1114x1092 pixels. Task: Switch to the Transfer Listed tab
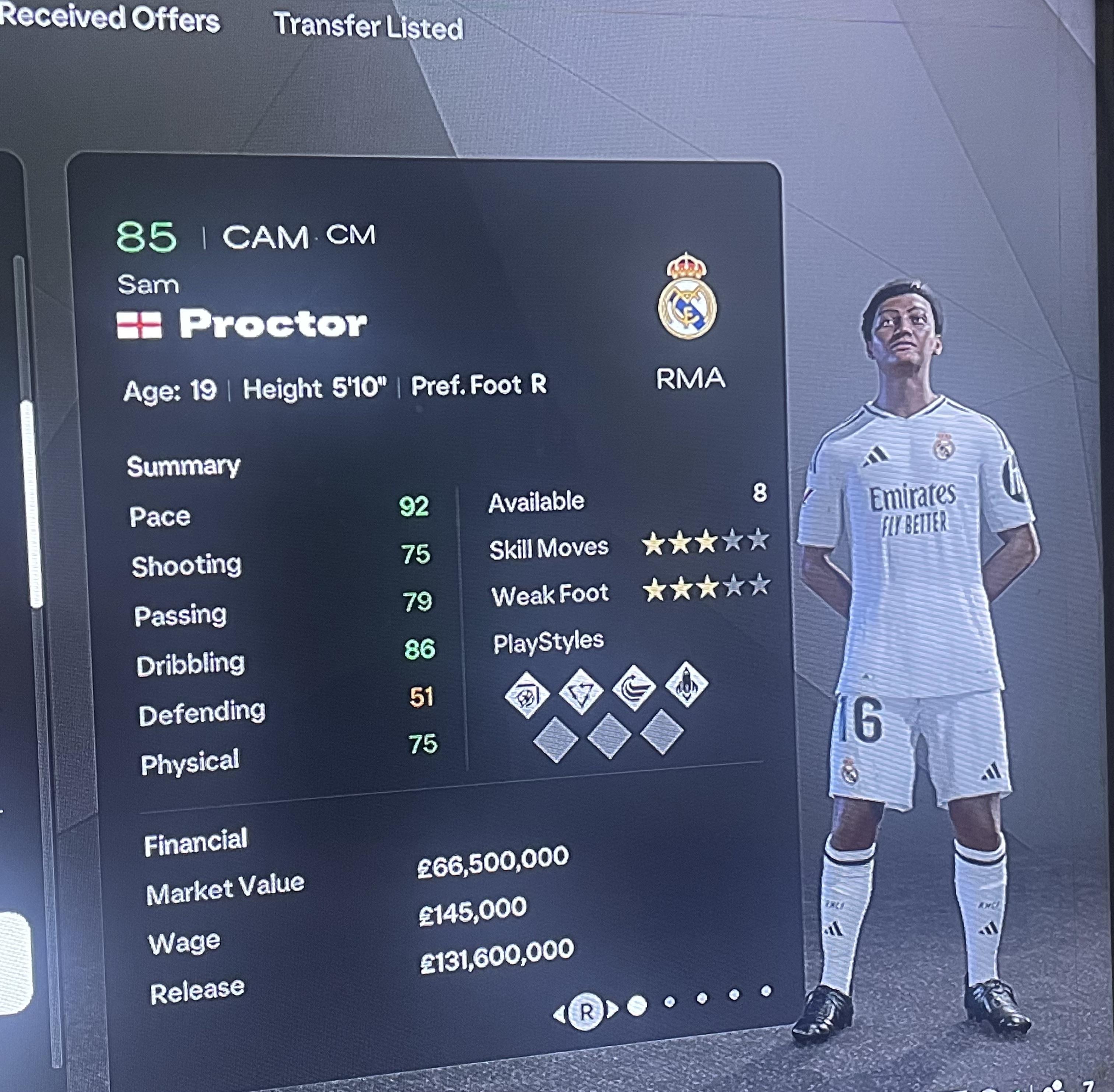368,26
